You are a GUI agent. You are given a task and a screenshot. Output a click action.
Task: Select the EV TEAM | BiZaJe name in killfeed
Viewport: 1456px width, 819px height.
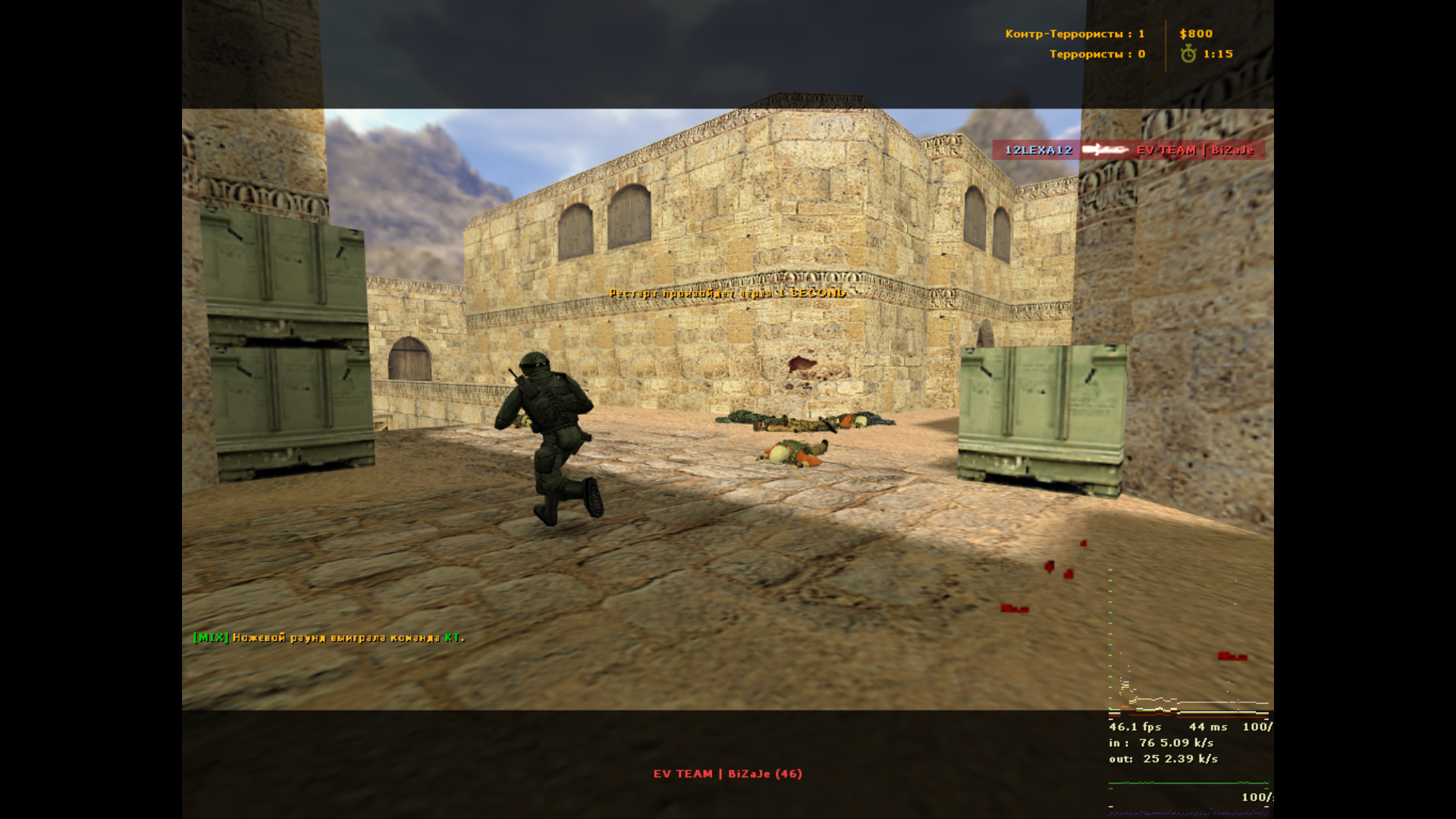point(1194,150)
